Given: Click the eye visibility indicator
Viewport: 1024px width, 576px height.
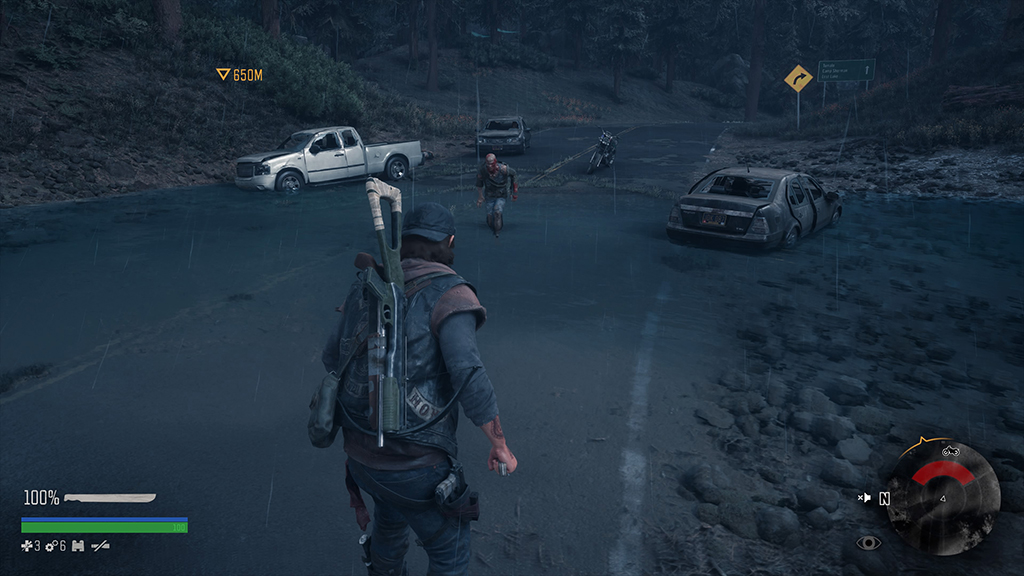Looking at the screenshot, I should coord(868,543).
